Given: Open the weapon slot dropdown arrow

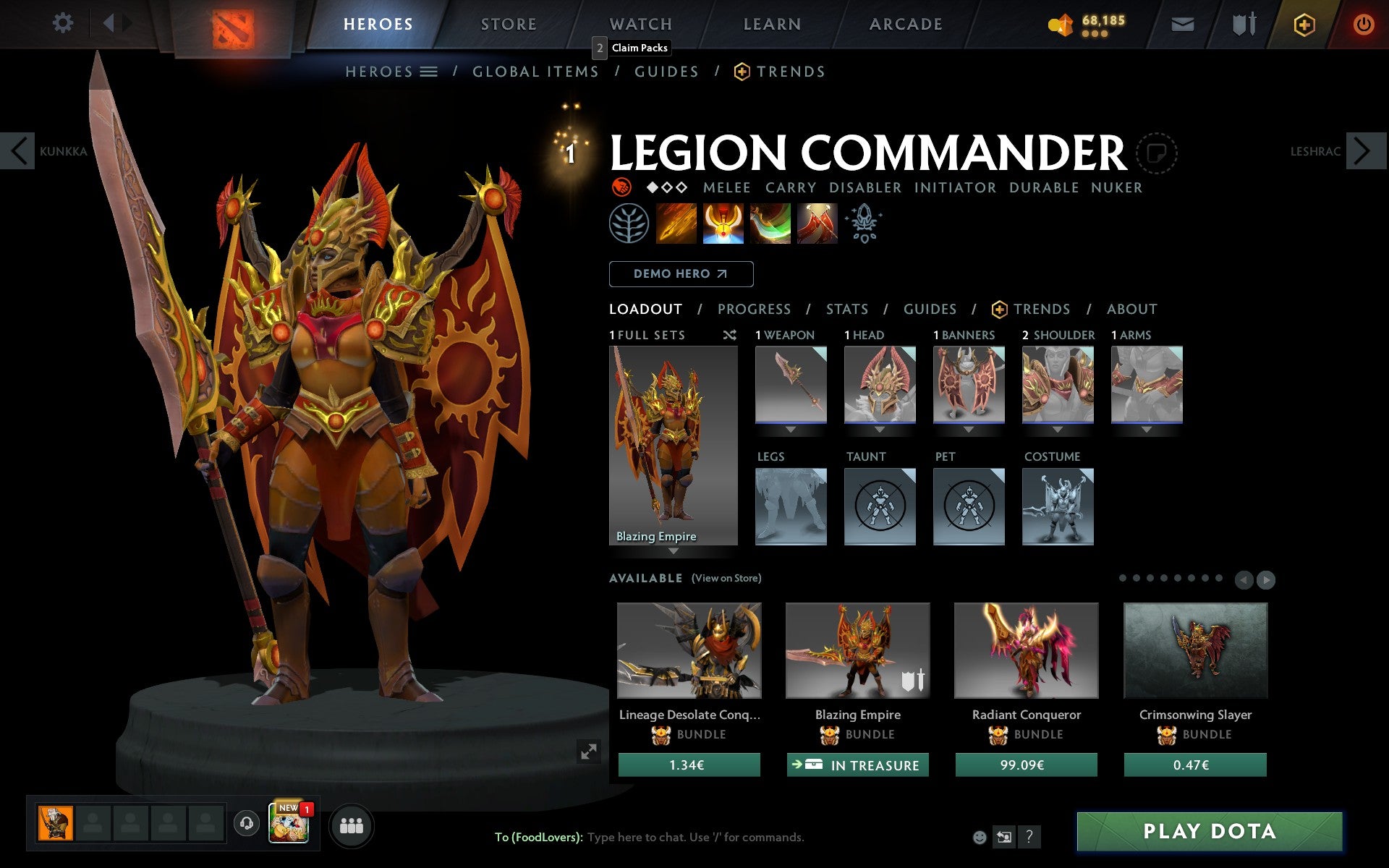Looking at the screenshot, I should click(x=790, y=428).
